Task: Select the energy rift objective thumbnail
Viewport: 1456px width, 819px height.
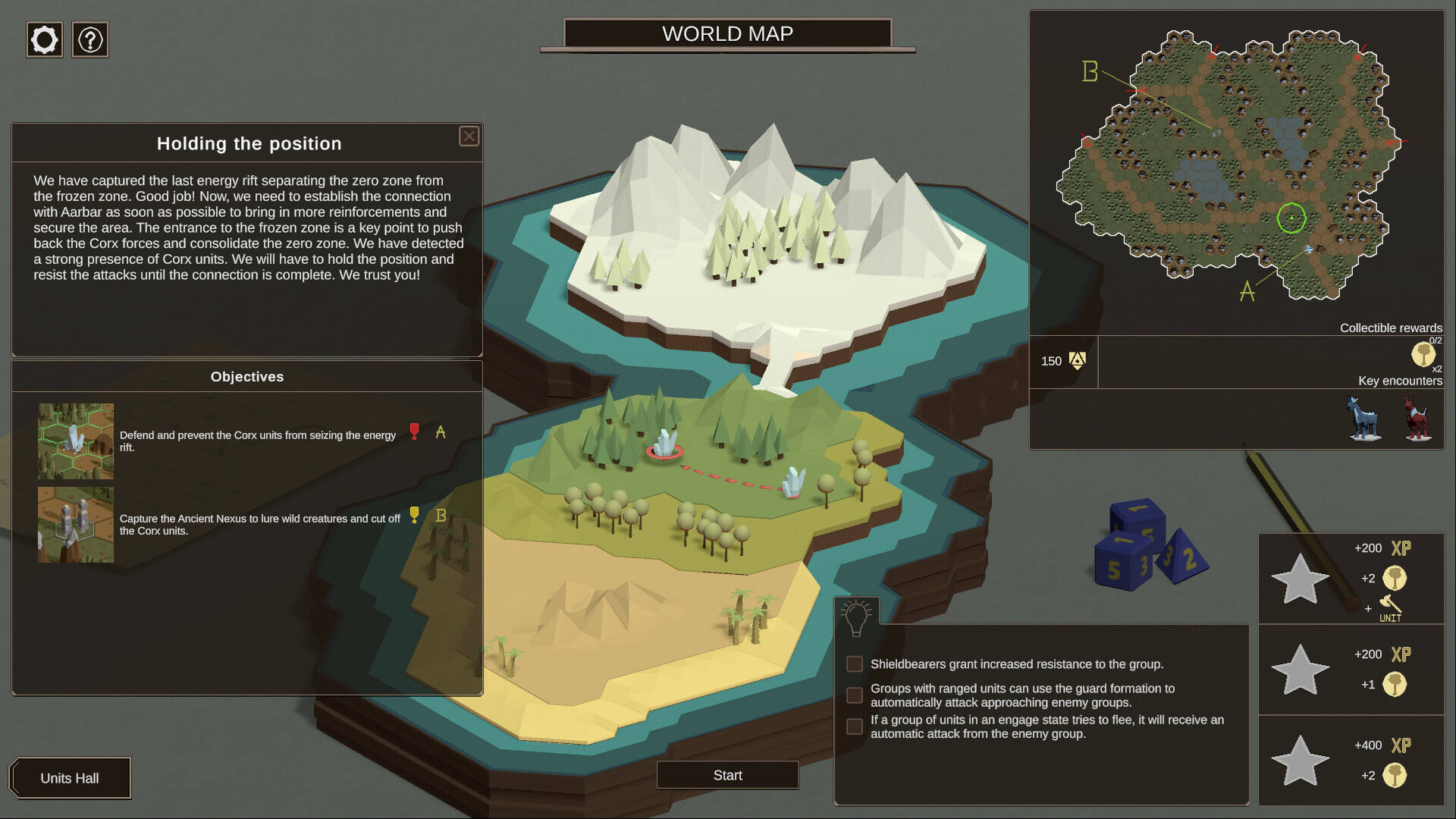Action: [x=76, y=441]
